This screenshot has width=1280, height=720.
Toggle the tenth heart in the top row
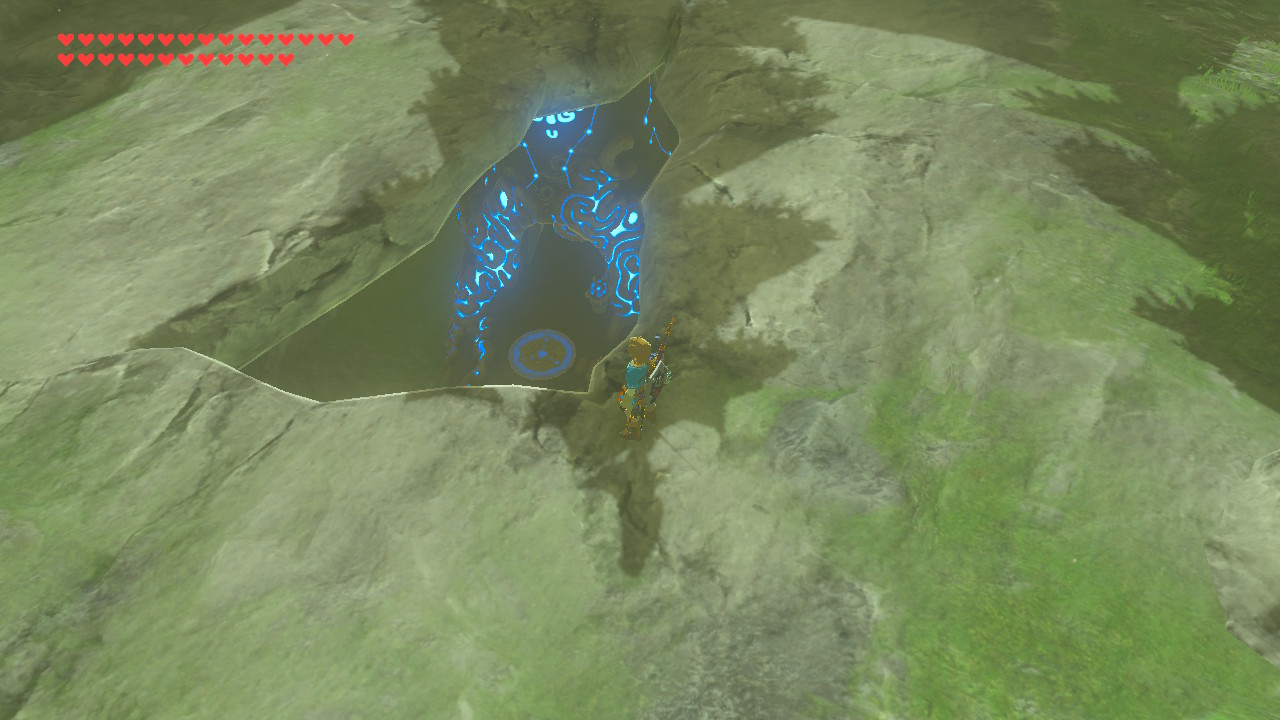tap(245, 40)
